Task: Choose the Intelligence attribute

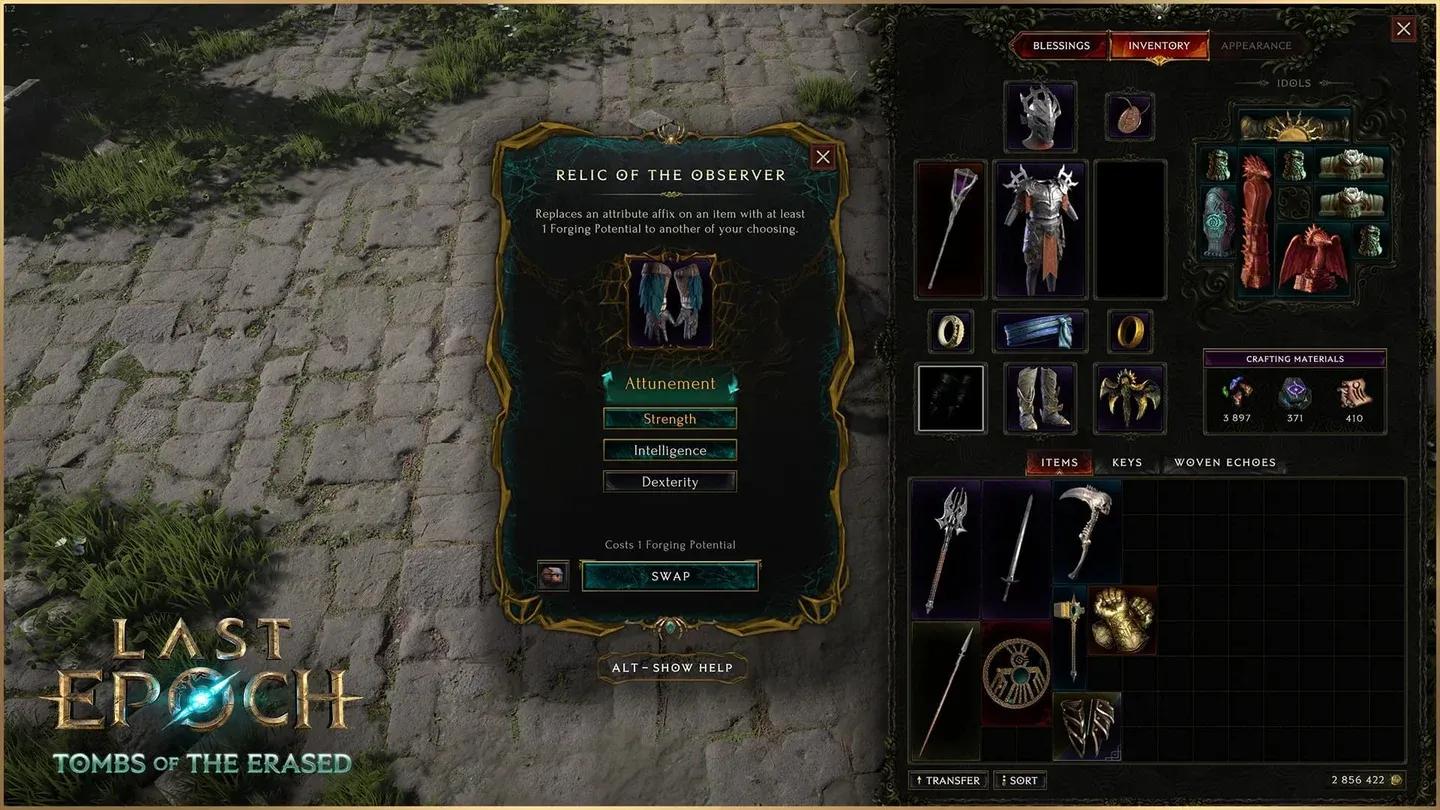Action: point(669,450)
